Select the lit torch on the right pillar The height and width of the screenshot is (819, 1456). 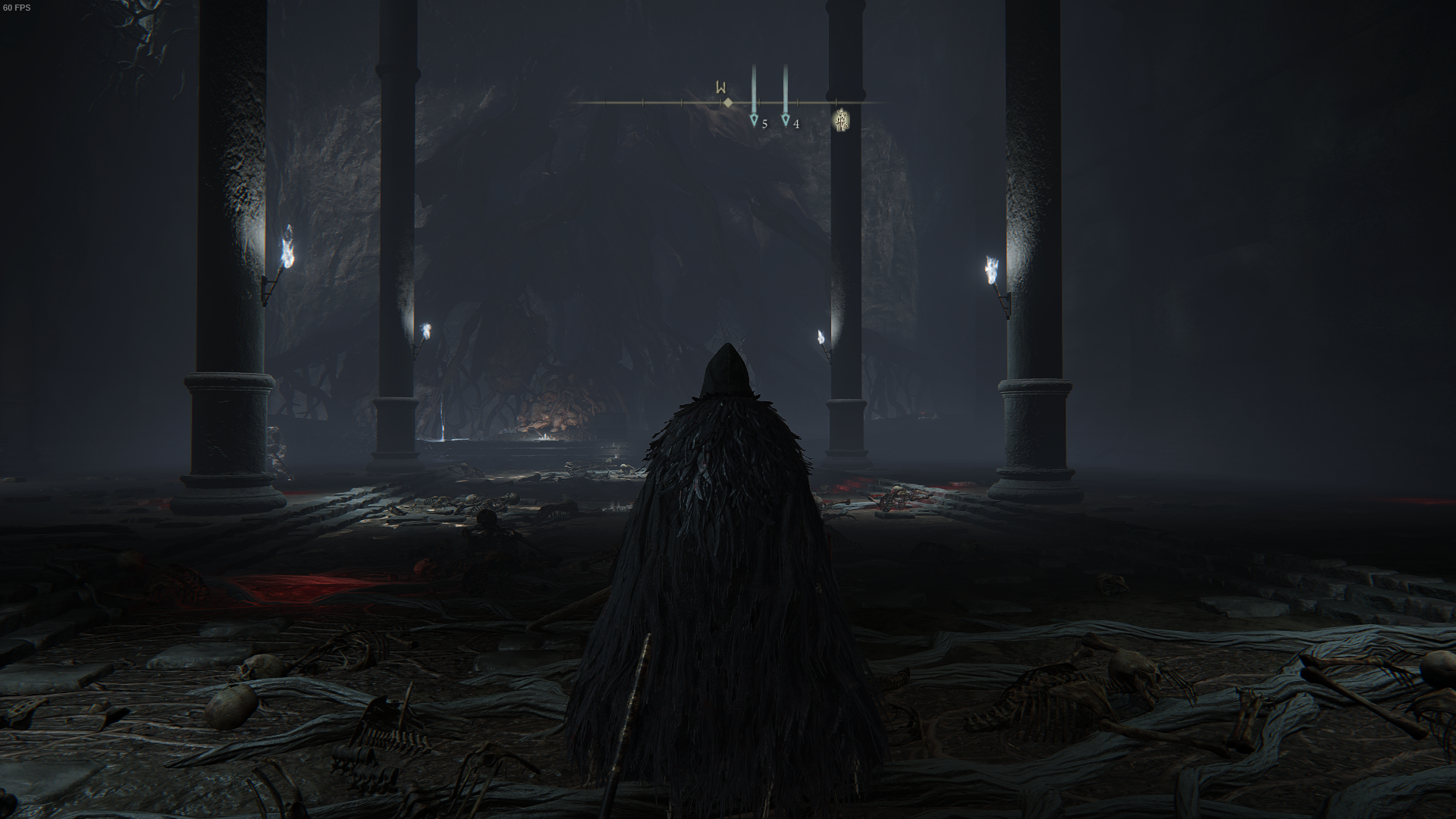pos(991,265)
